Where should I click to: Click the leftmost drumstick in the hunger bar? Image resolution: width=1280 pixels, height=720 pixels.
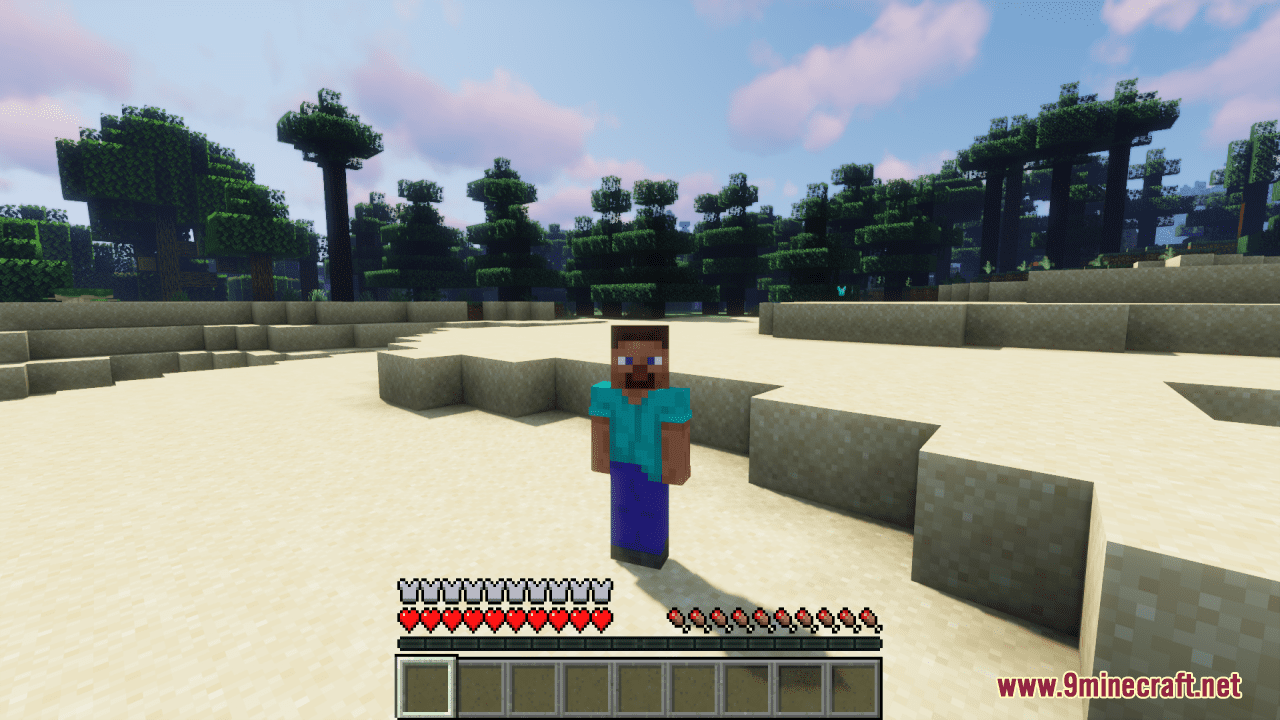[677, 618]
